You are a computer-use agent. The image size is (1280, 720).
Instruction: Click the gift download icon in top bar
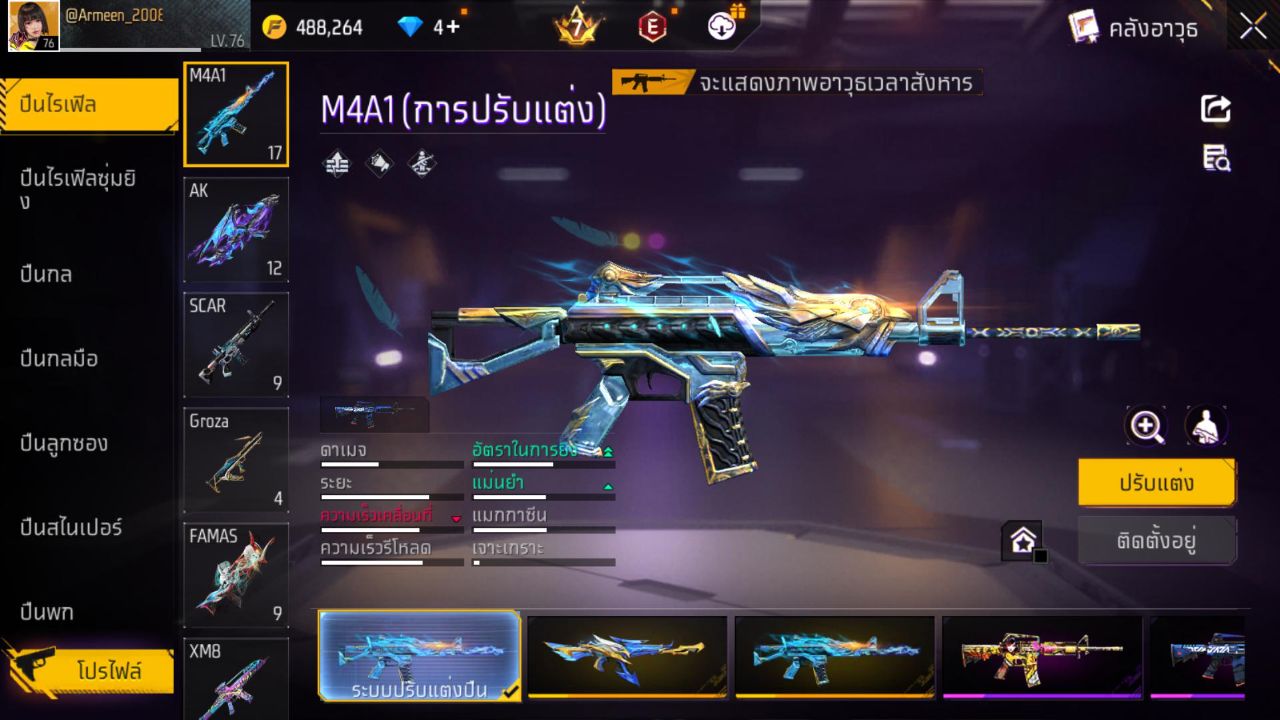tap(720, 27)
